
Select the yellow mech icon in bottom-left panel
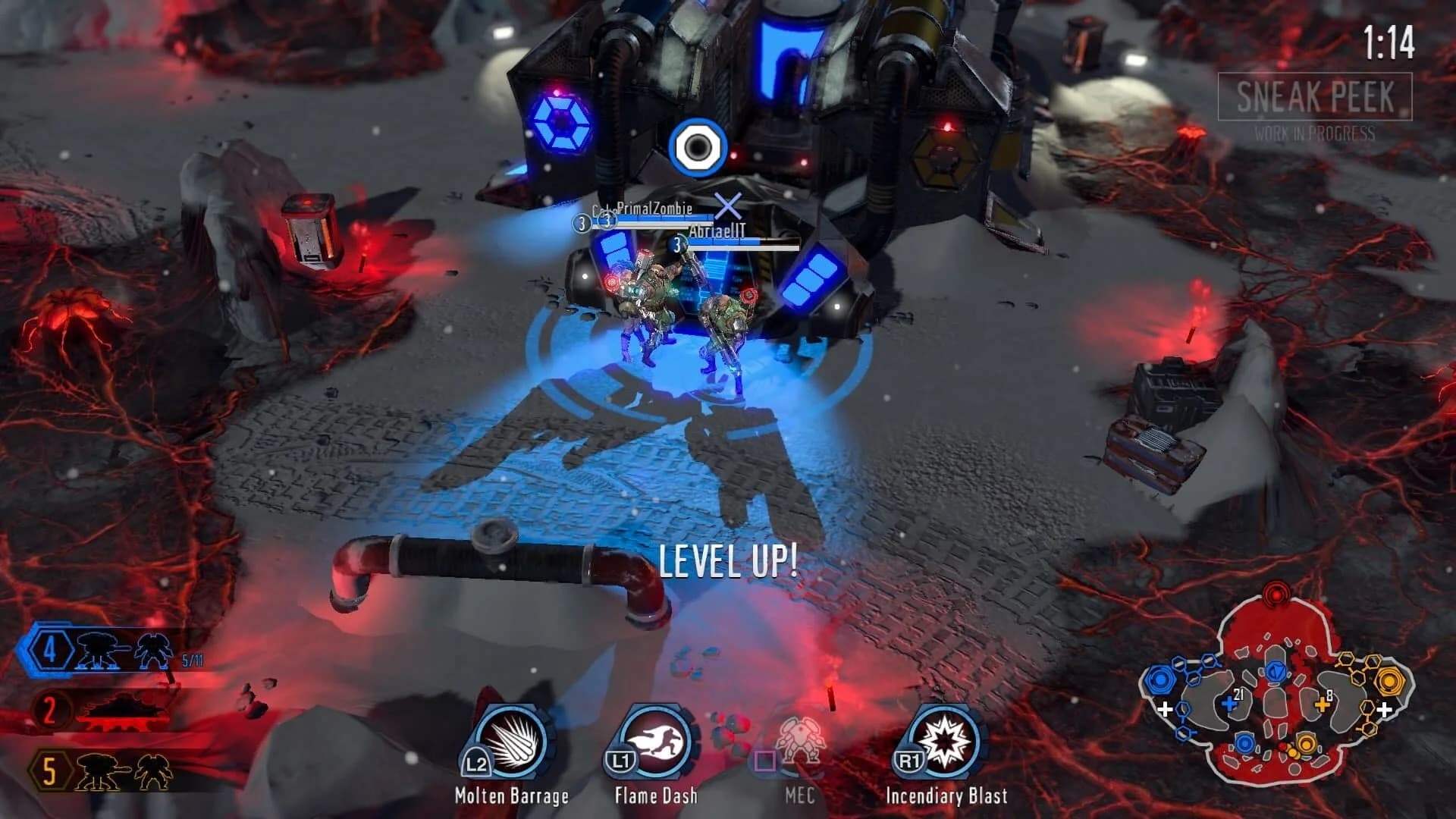tap(95, 770)
